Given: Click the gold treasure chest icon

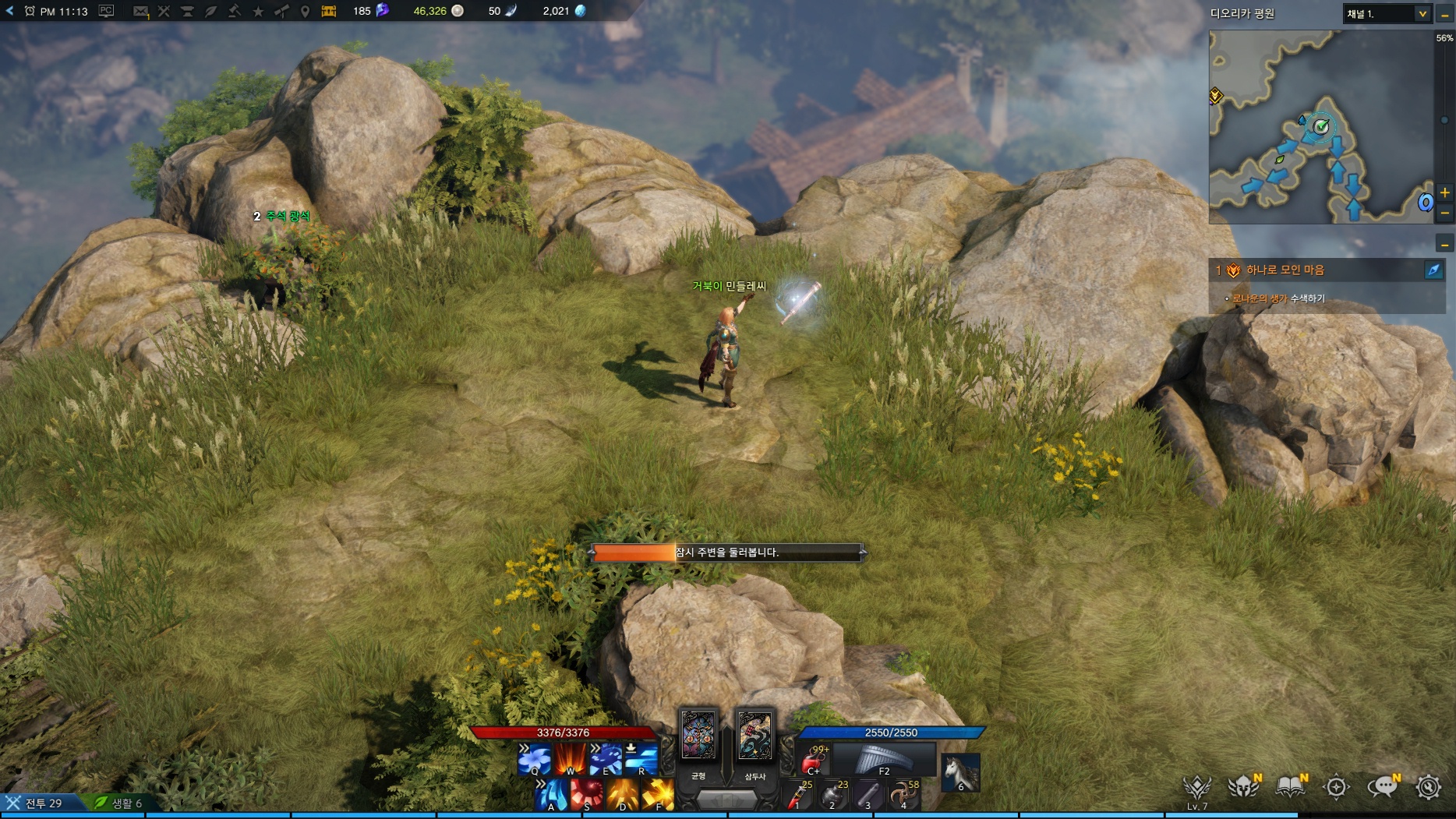Looking at the screenshot, I should (x=329, y=12).
